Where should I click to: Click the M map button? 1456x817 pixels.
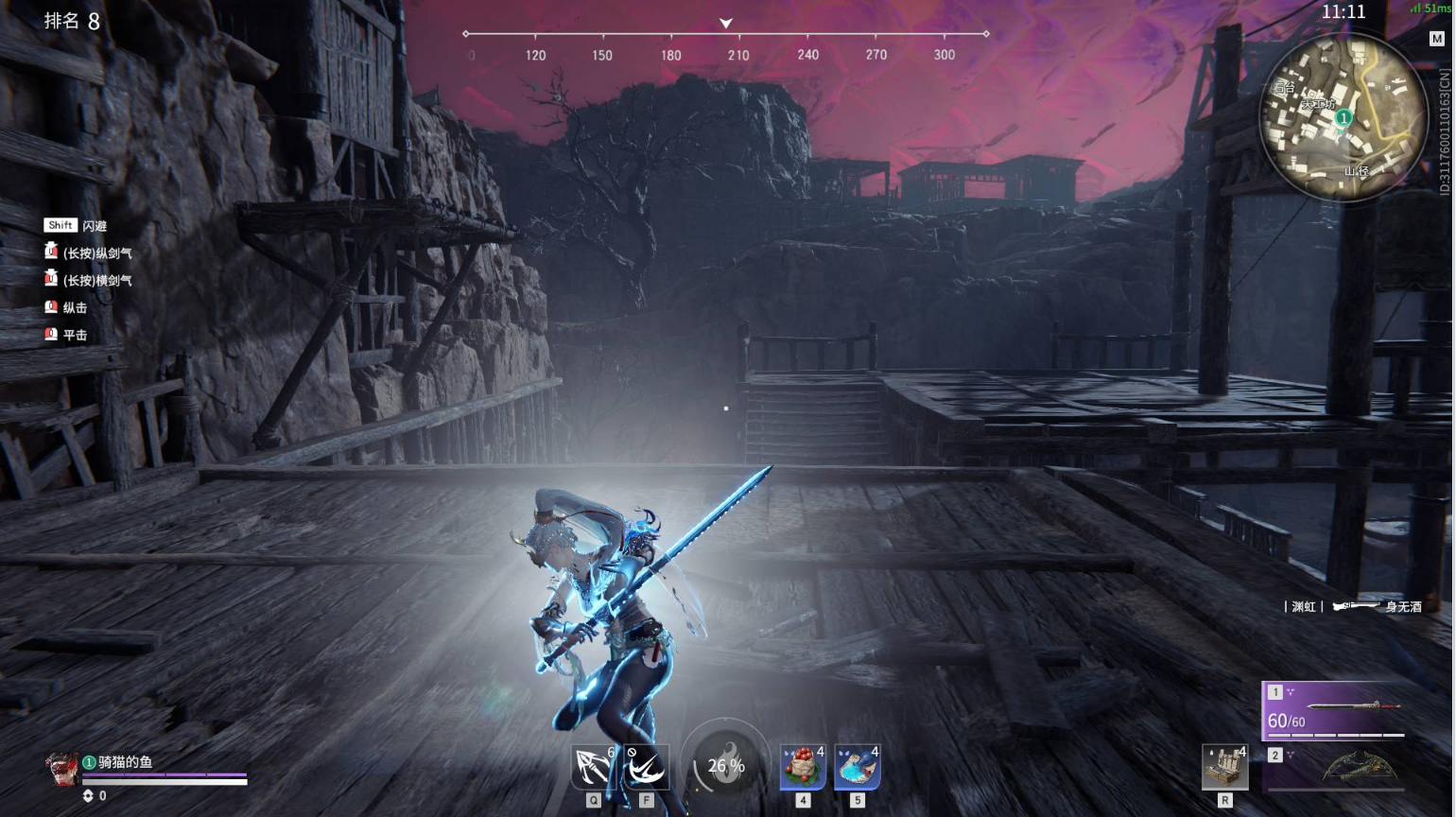(1436, 39)
